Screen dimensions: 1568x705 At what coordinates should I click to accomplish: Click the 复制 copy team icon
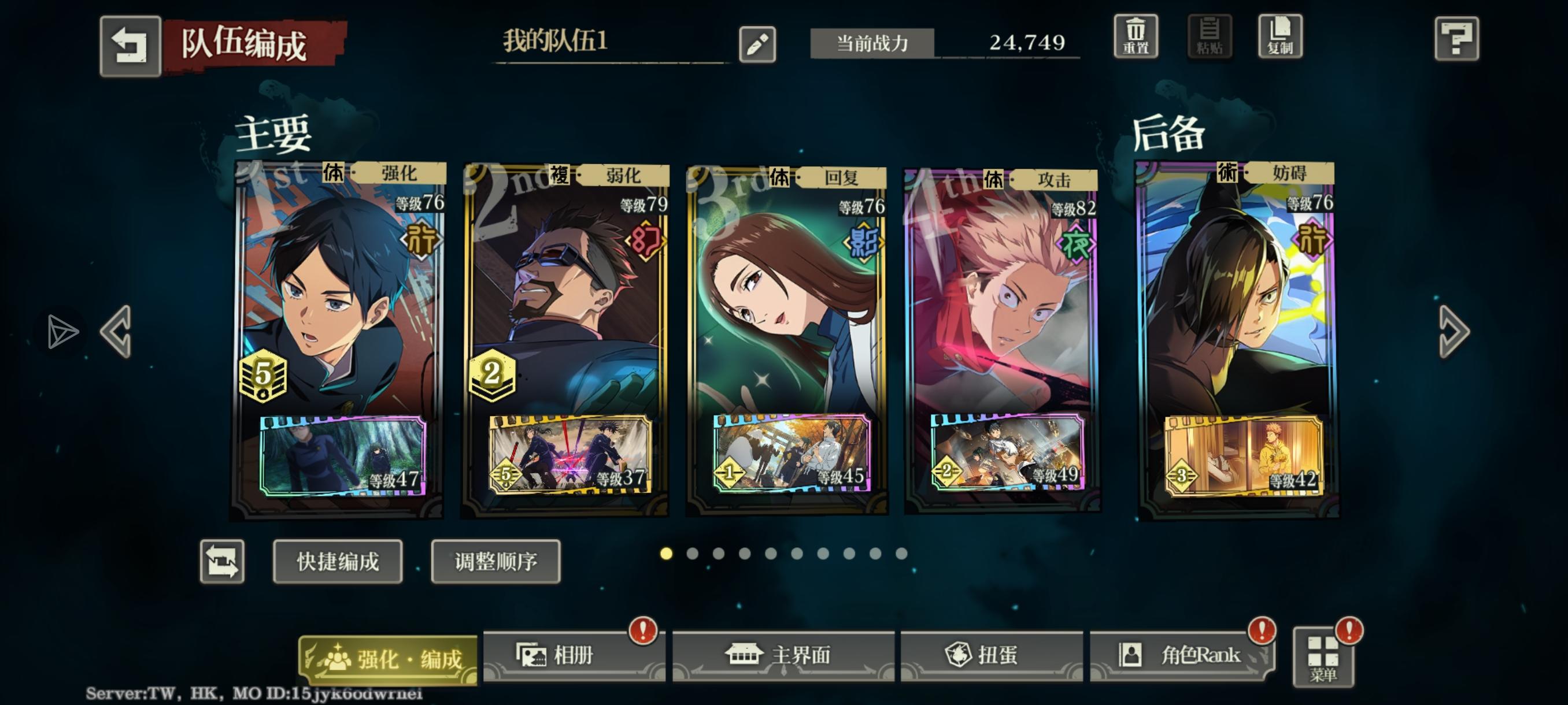(x=1279, y=38)
